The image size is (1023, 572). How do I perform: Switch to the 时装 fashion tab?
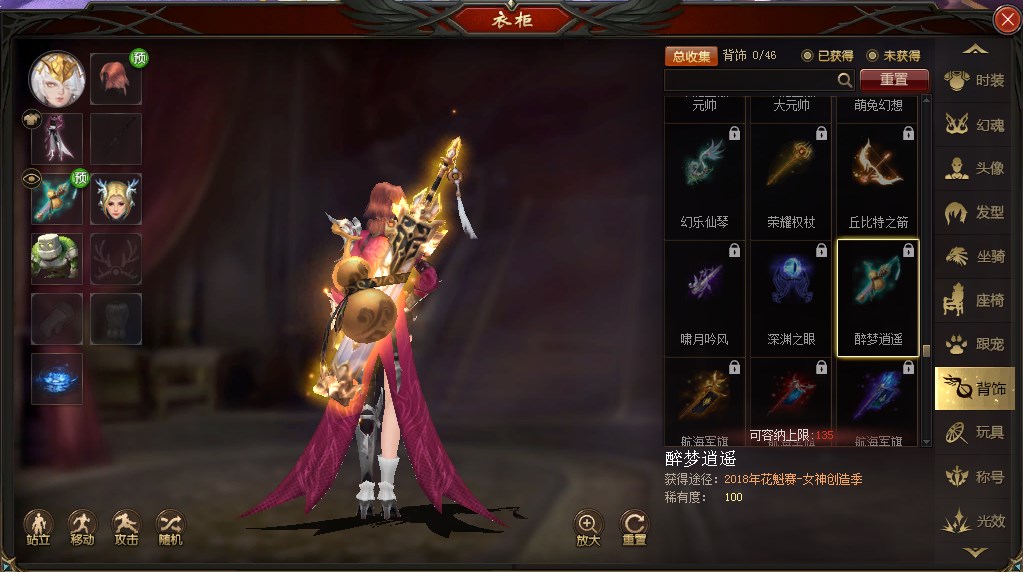tap(975, 80)
